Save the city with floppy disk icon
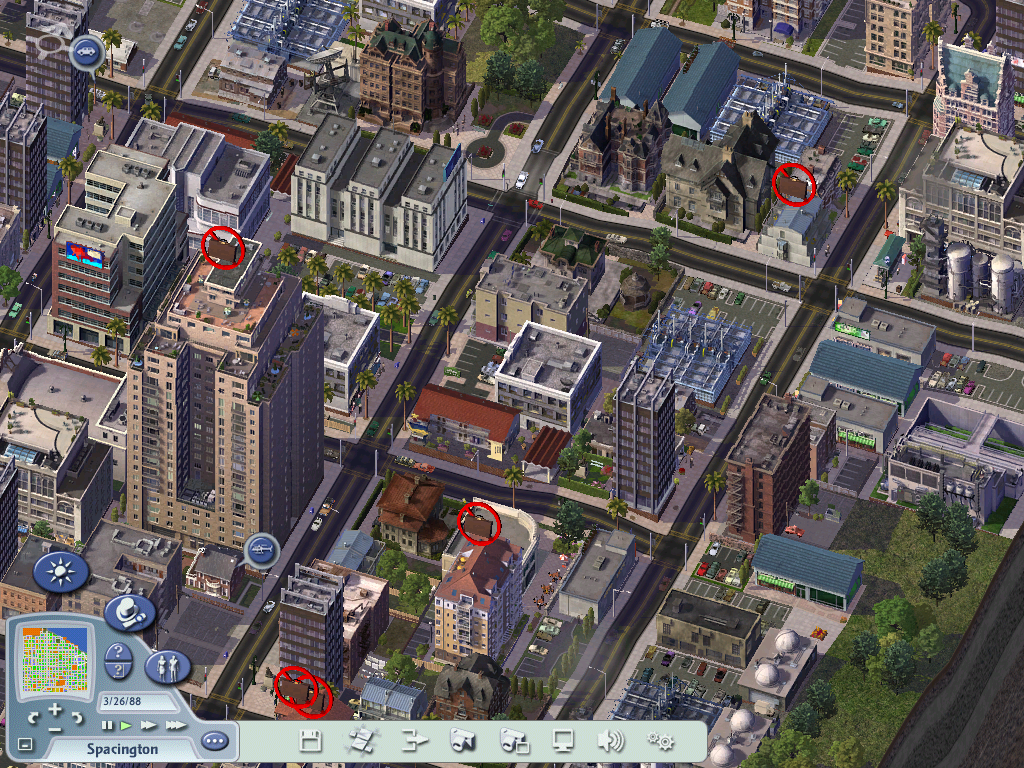1024x768 pixels. (310, 741)
